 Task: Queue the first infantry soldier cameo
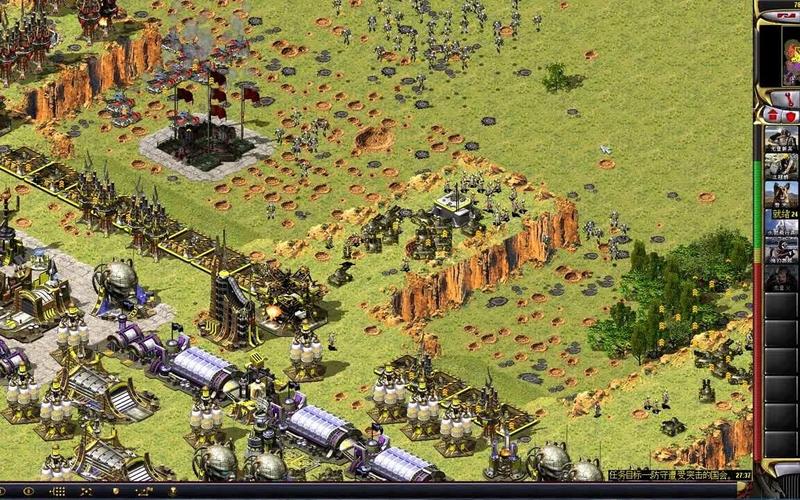click(781, 139)
